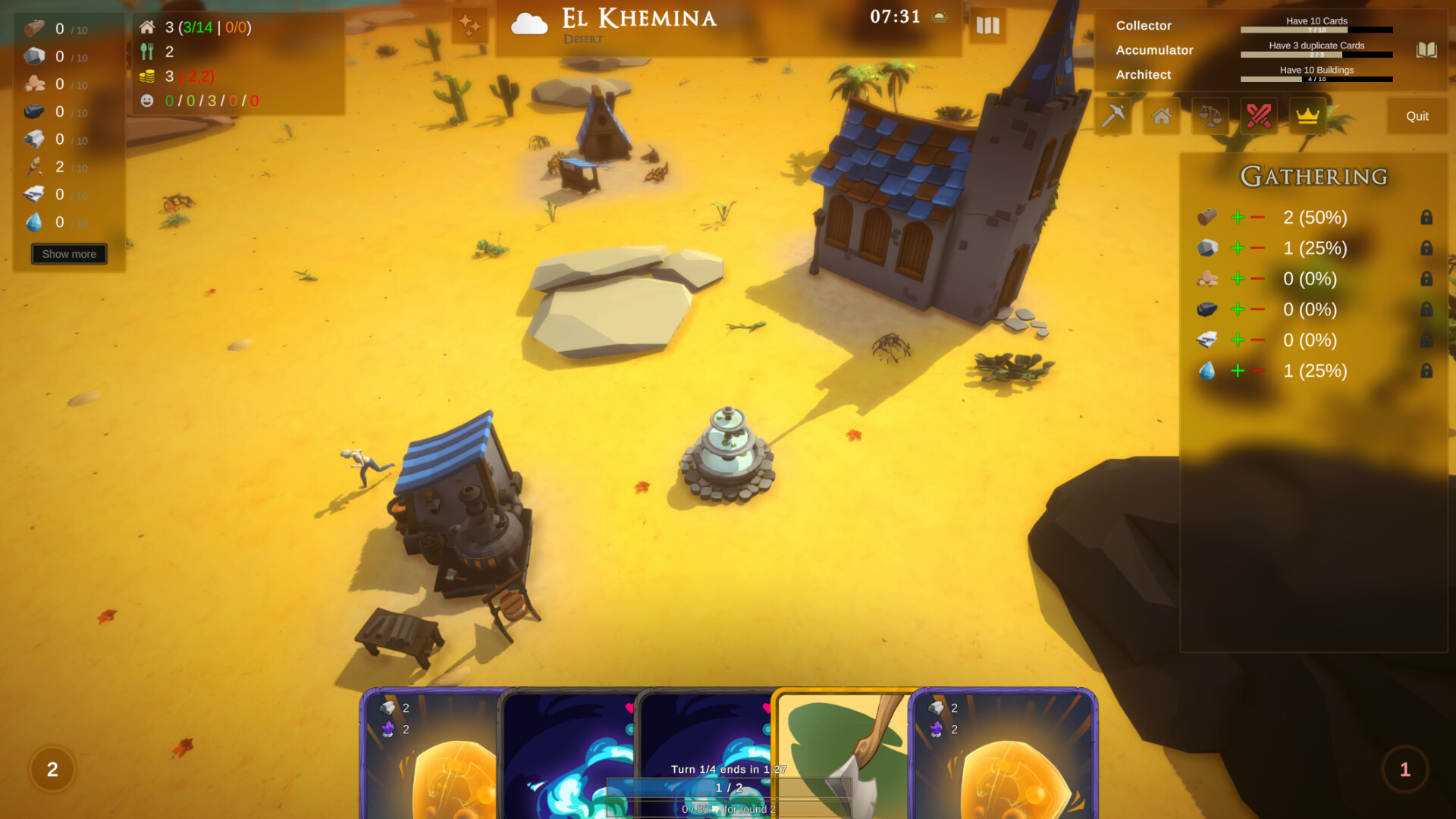
Task: Decrease water gathering with the red minus
Action: (x=1259, y=371)
